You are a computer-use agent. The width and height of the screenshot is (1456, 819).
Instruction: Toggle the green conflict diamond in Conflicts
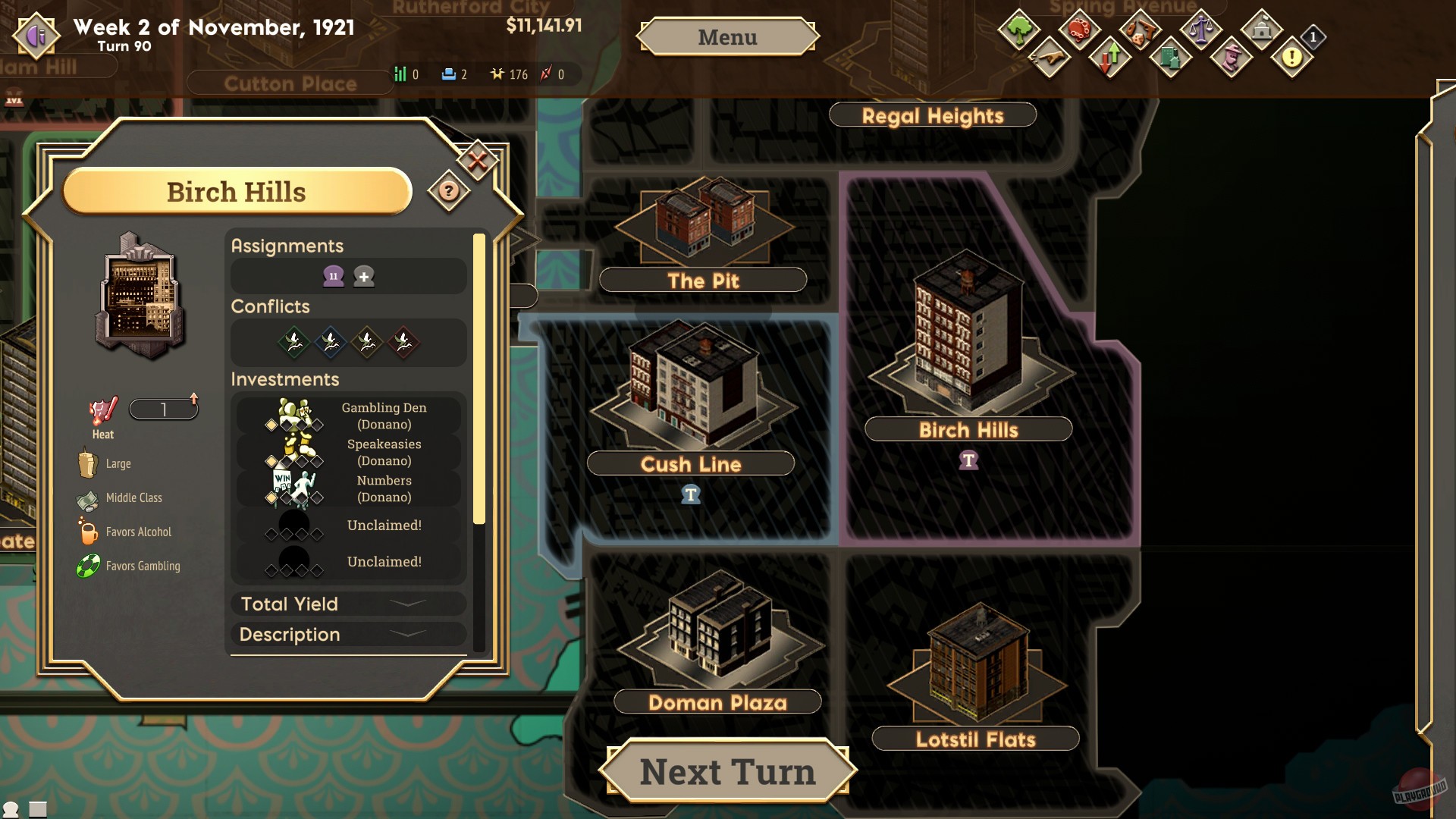294,342
